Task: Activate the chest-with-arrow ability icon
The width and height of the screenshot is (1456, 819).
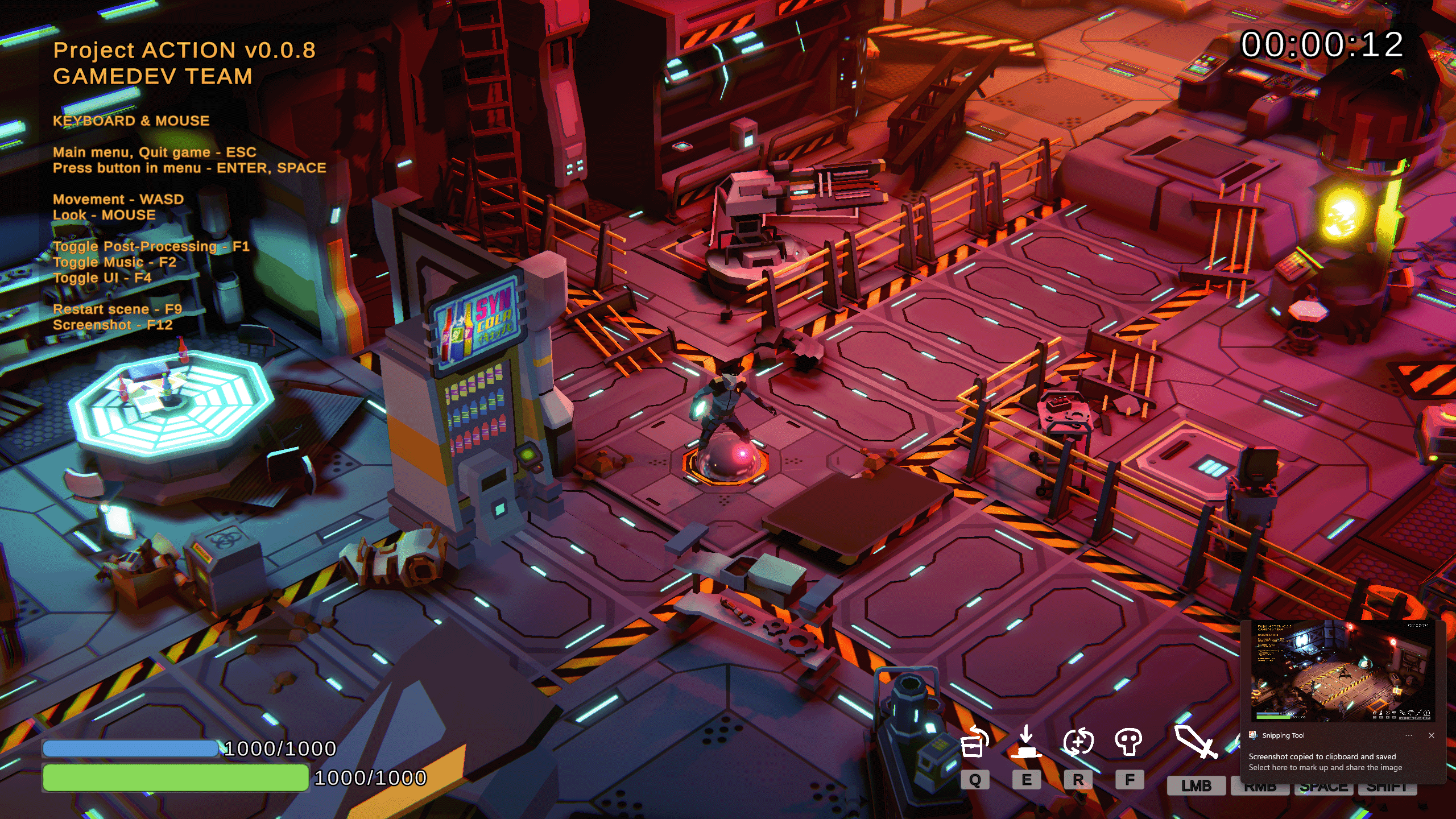Action: tap(974, 742)
